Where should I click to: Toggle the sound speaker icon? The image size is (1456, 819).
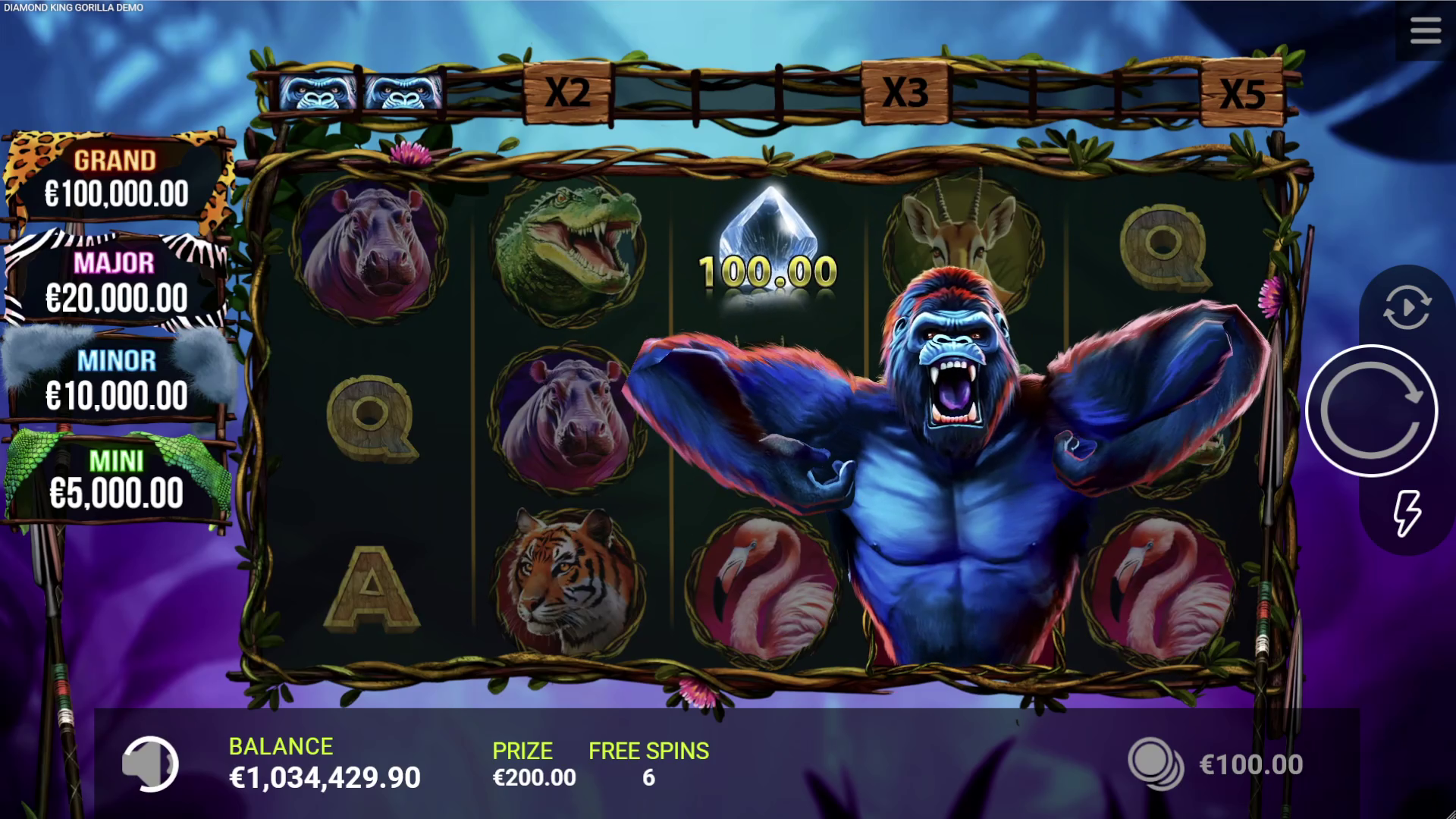pos(150,764)
